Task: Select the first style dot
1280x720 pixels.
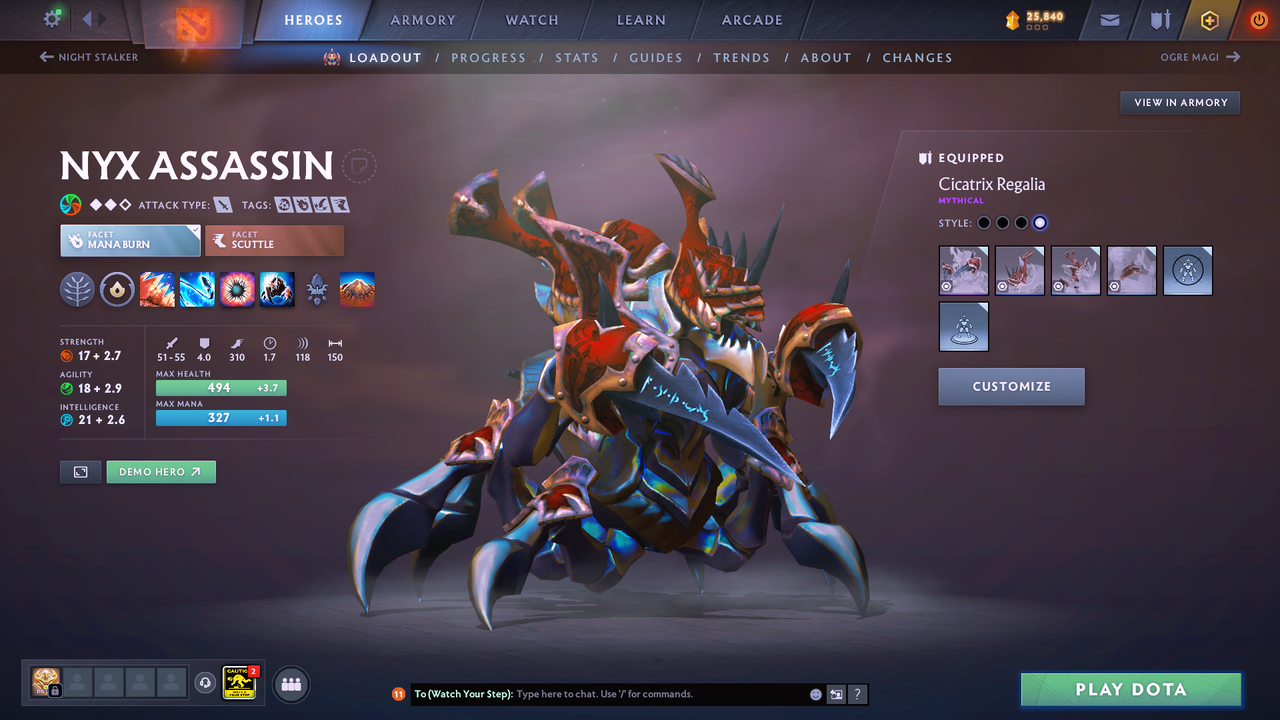Action: (x=984, y=222)
